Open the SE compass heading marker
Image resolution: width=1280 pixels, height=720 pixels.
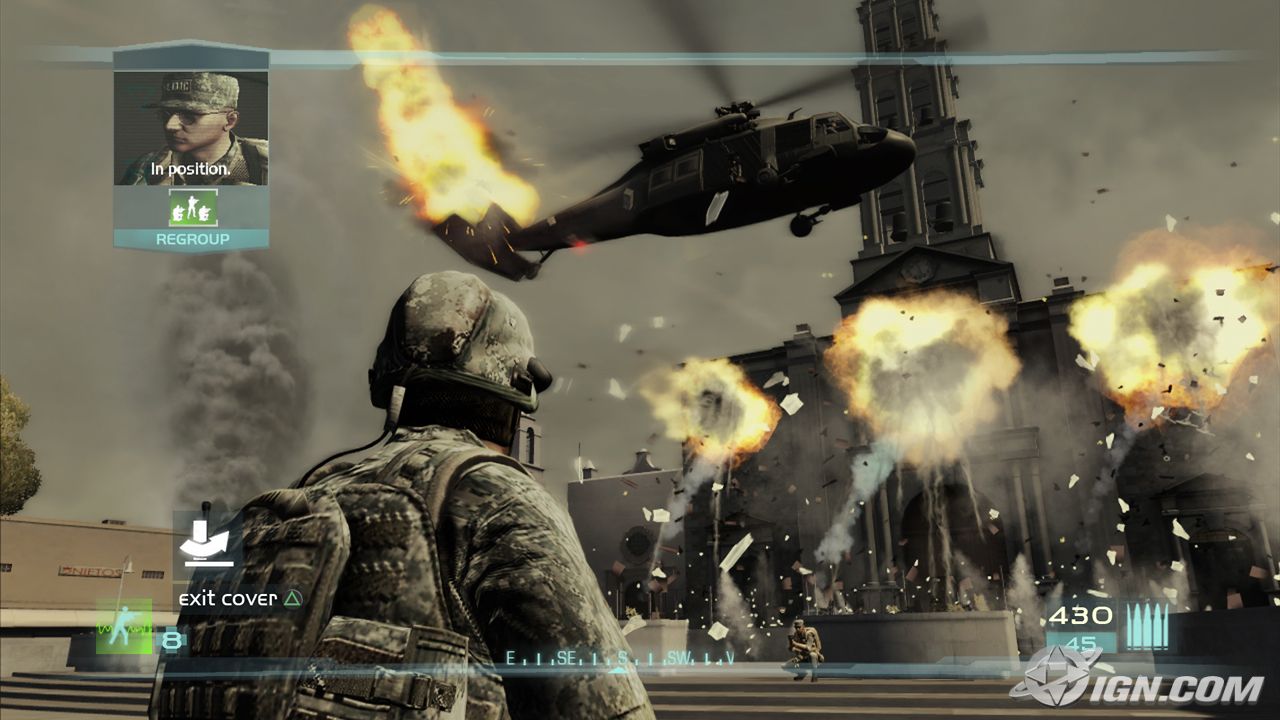tap(567, 658)
